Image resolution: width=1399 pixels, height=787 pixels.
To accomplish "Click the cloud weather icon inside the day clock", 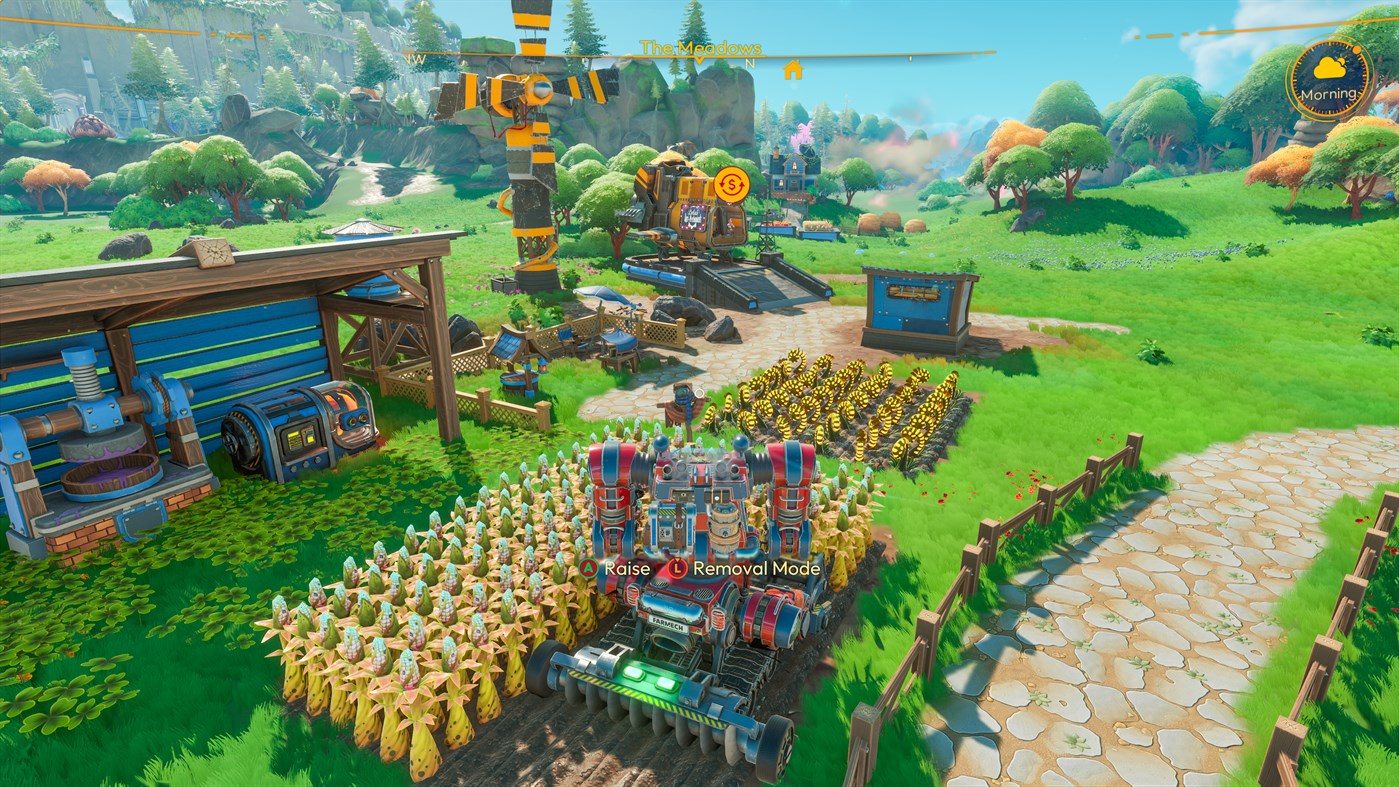I will (1329, 68).
